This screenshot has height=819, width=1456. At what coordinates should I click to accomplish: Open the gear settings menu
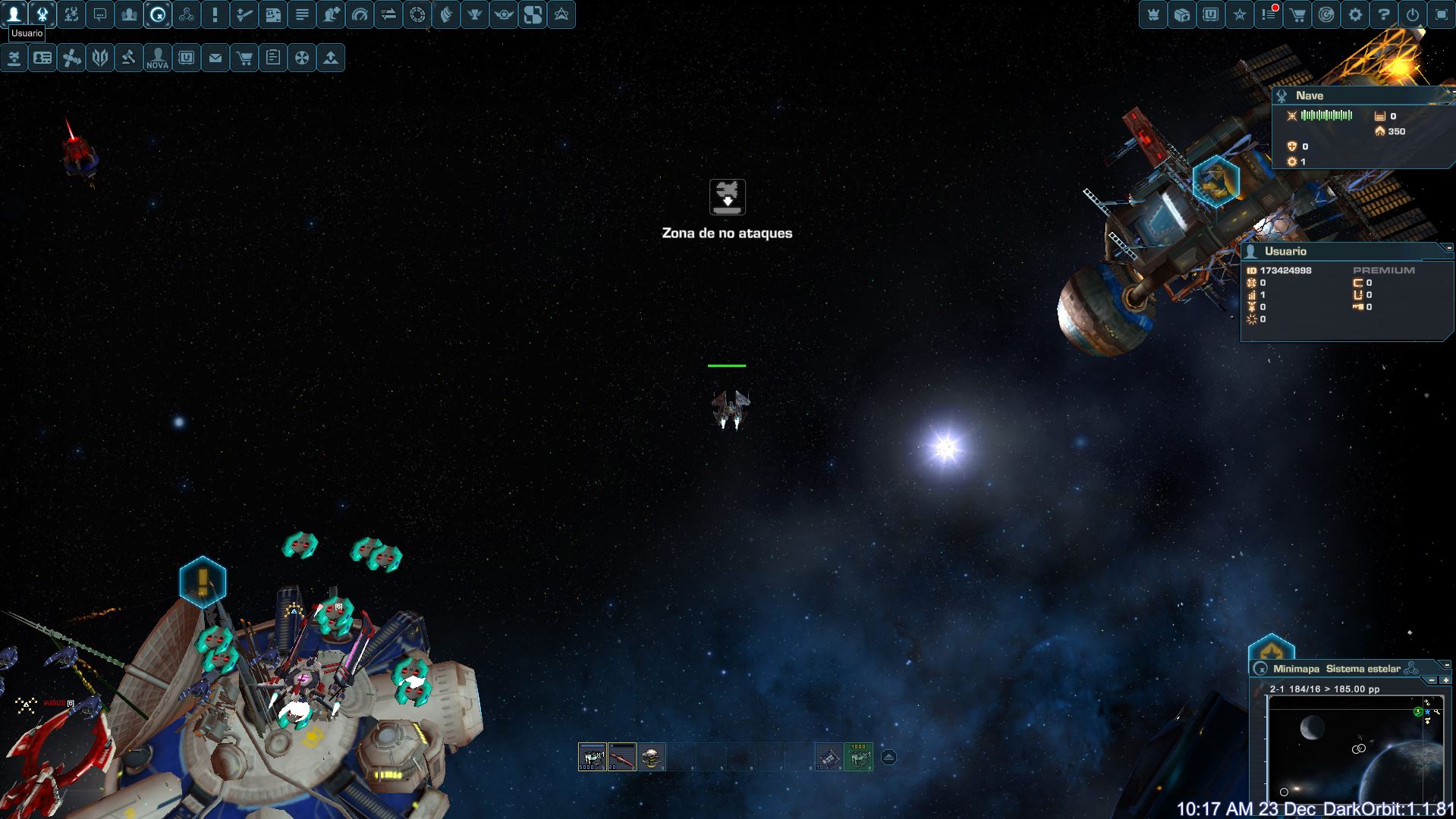coord(1355,14)
